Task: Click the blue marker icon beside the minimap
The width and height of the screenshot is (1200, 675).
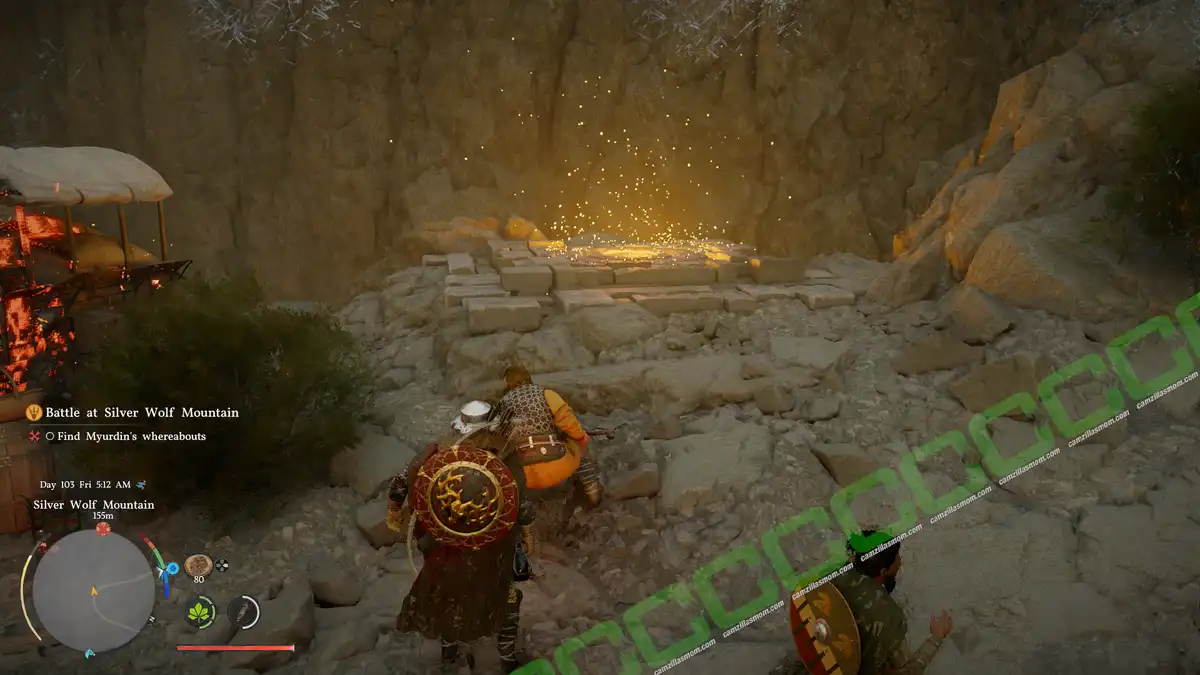Action: pos(172,568)
